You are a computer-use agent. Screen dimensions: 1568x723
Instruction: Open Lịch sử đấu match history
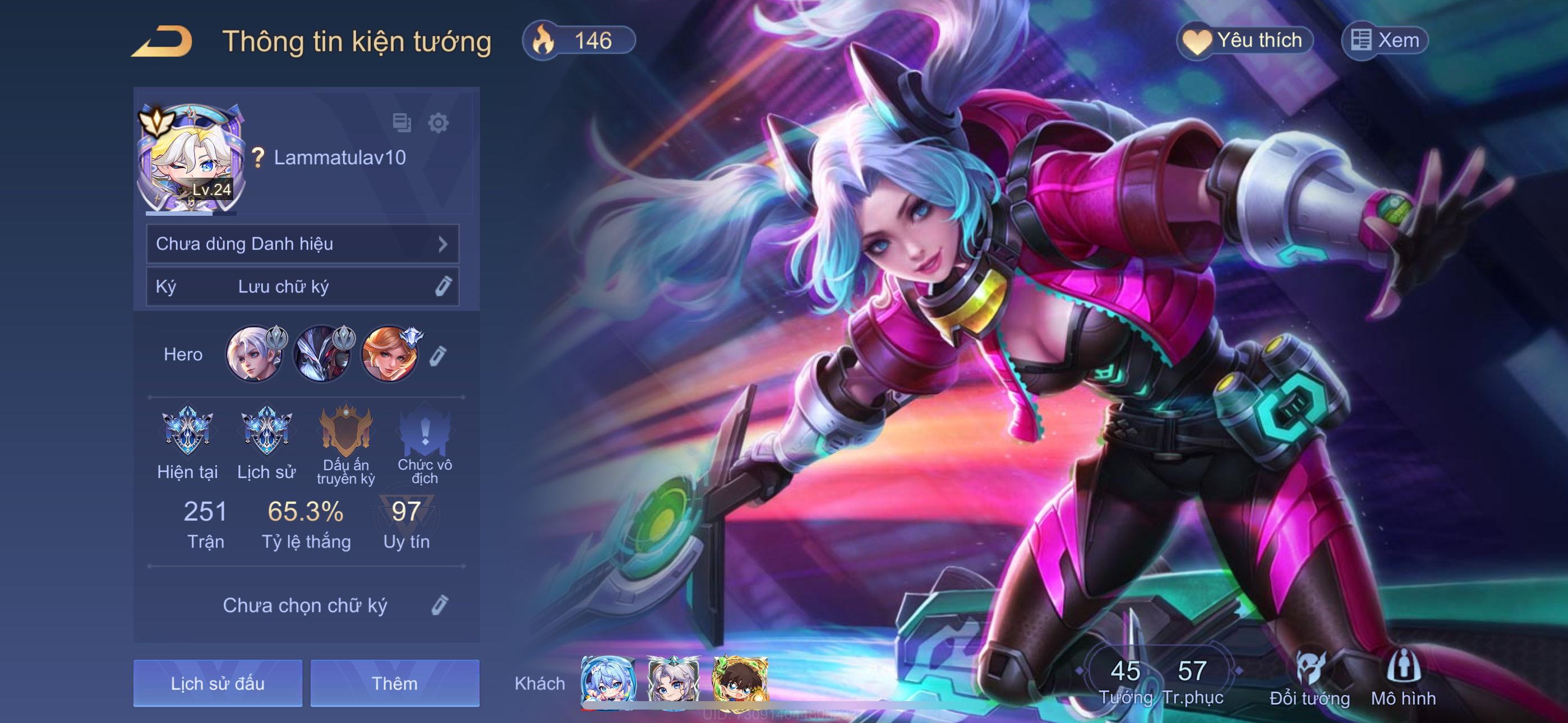[217, 683]
